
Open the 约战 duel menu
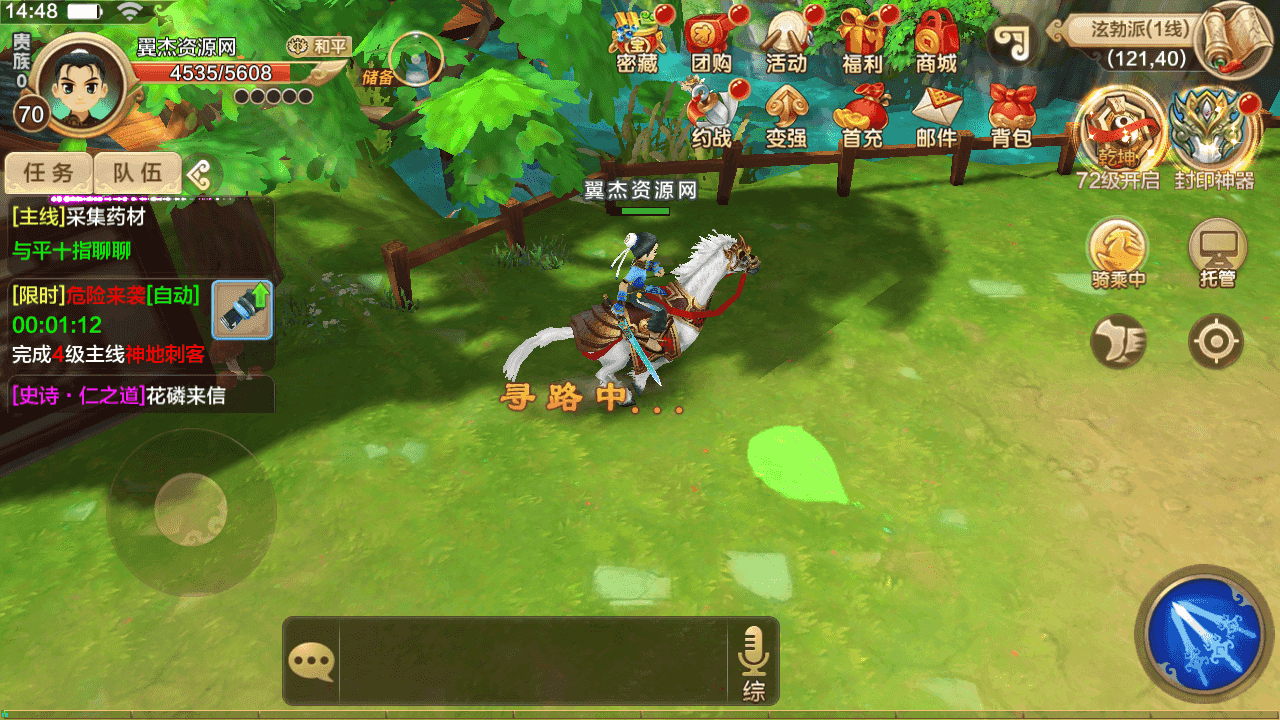tap(712, 115)
